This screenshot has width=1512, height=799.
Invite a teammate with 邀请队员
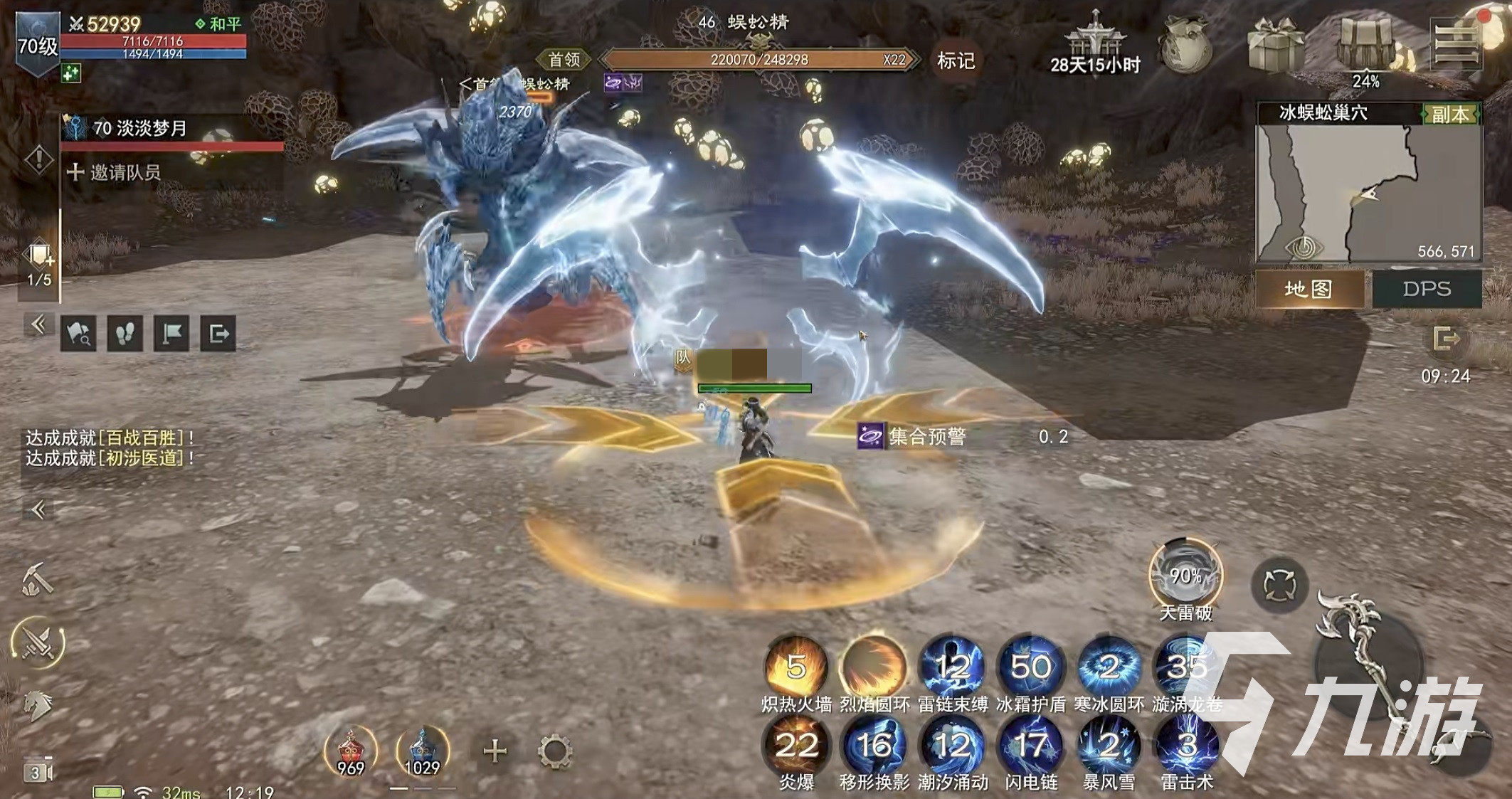coord(115,172)
